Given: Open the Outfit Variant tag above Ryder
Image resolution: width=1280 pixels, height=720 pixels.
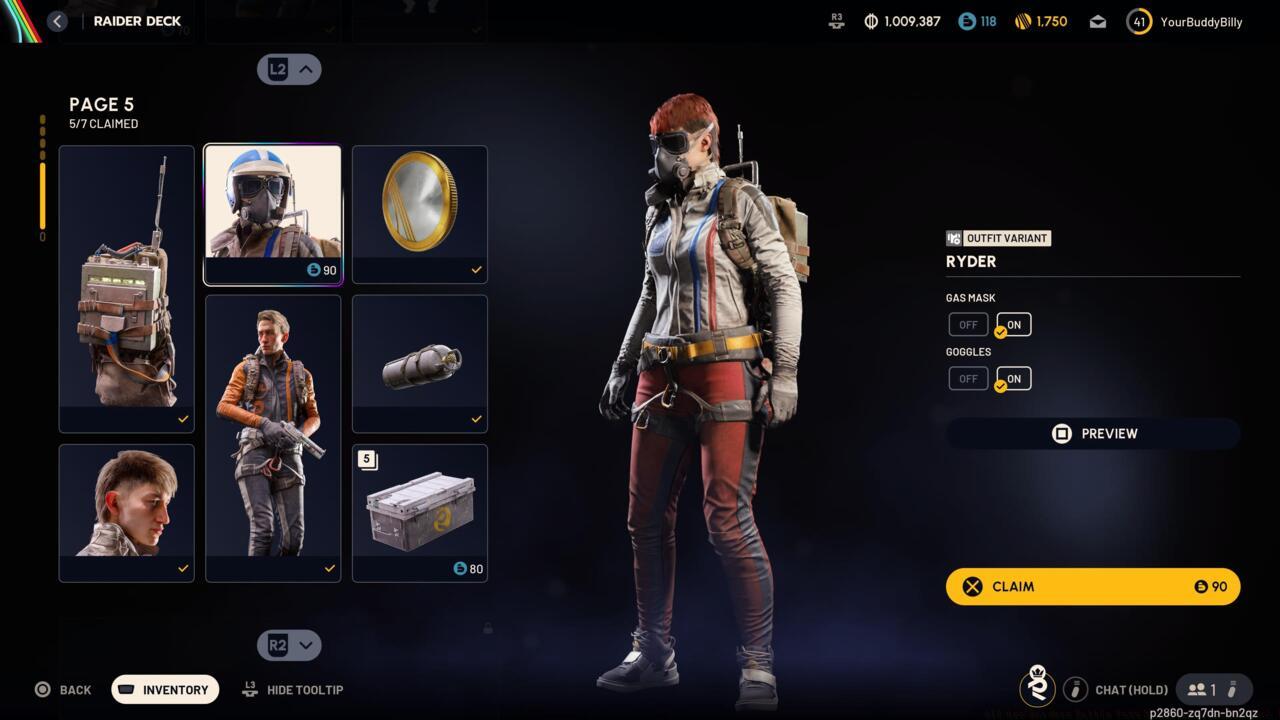Looking at the screenshot, I should [997, 238].
